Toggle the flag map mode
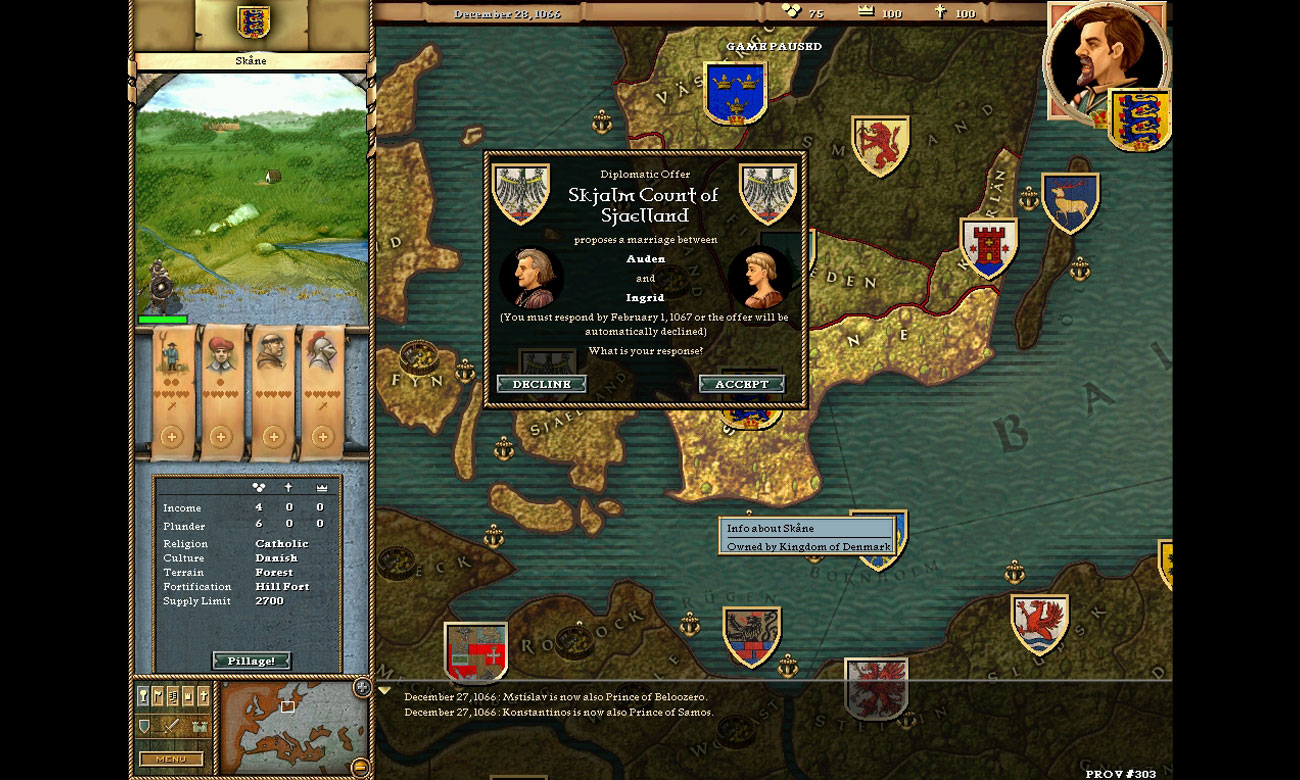Viewport: 1300px width, 780px height. [157, 695]
